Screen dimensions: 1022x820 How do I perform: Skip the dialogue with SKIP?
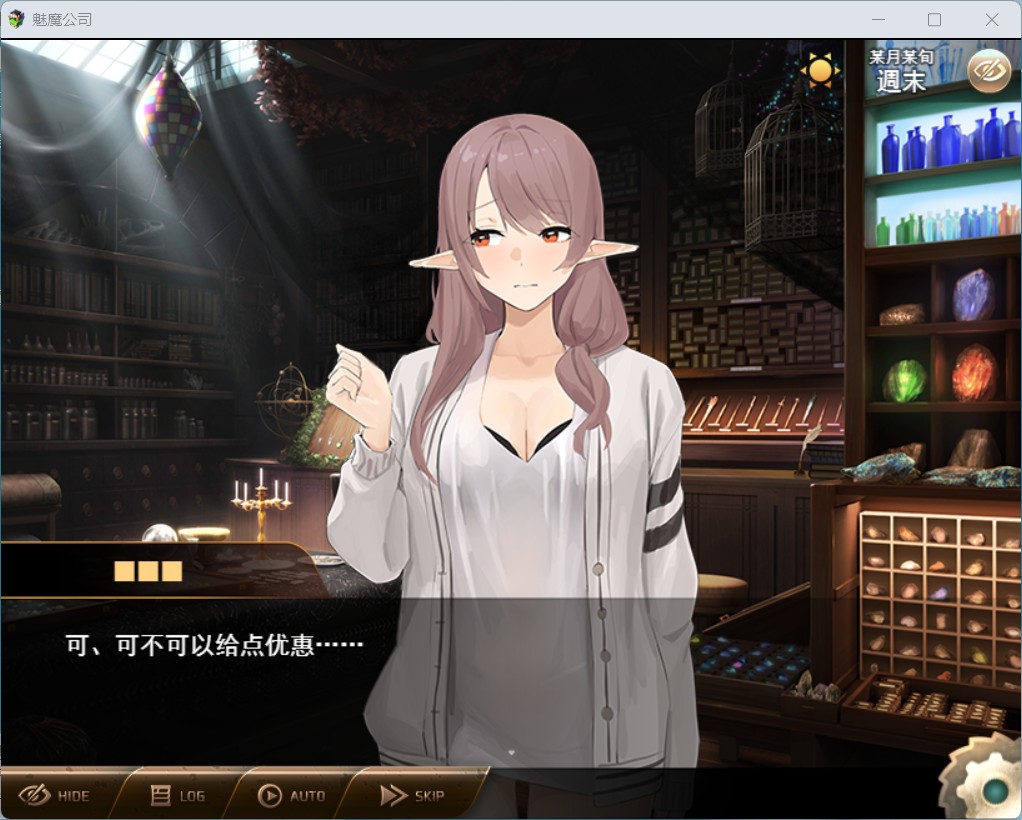412,795
